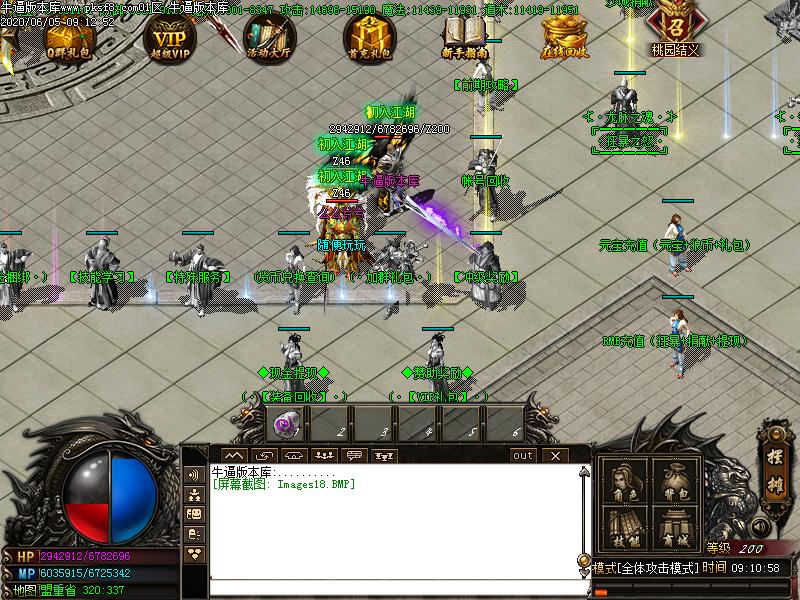800x600 pixels.
Task: Open the 新手指南 beginner guide book
Action: point(464,37)
